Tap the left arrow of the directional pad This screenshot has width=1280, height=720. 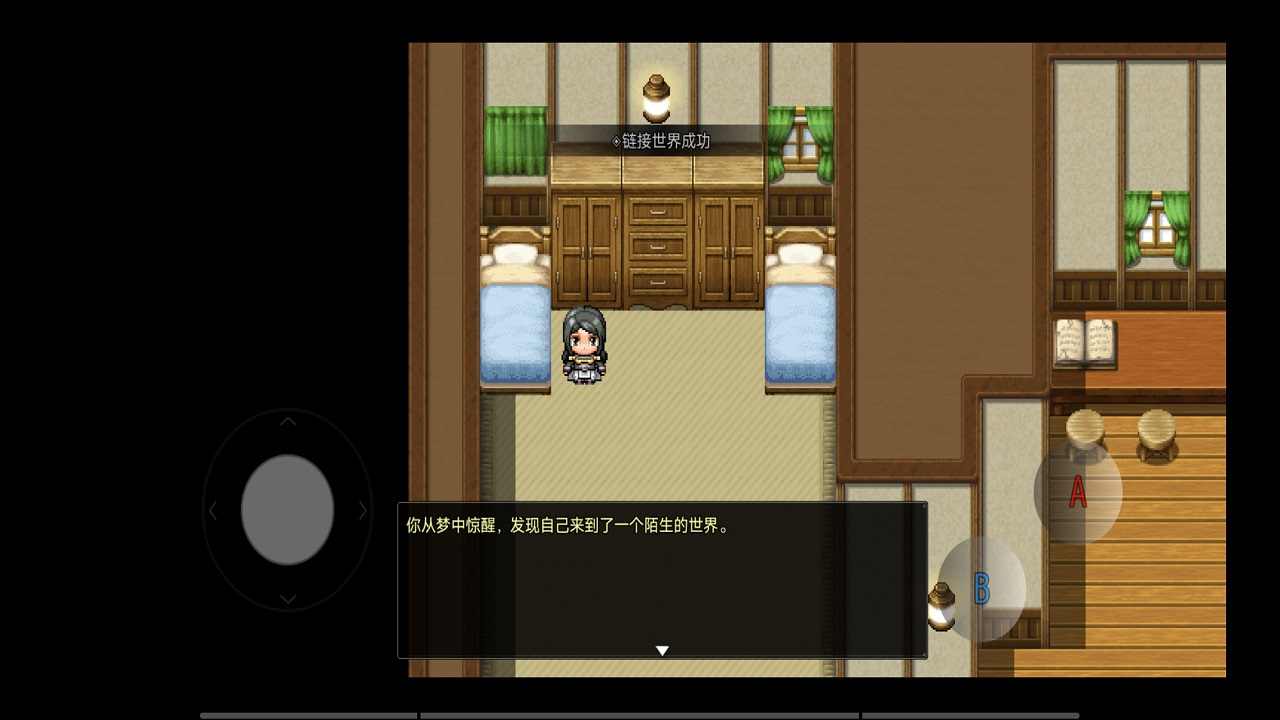point(213,511)
